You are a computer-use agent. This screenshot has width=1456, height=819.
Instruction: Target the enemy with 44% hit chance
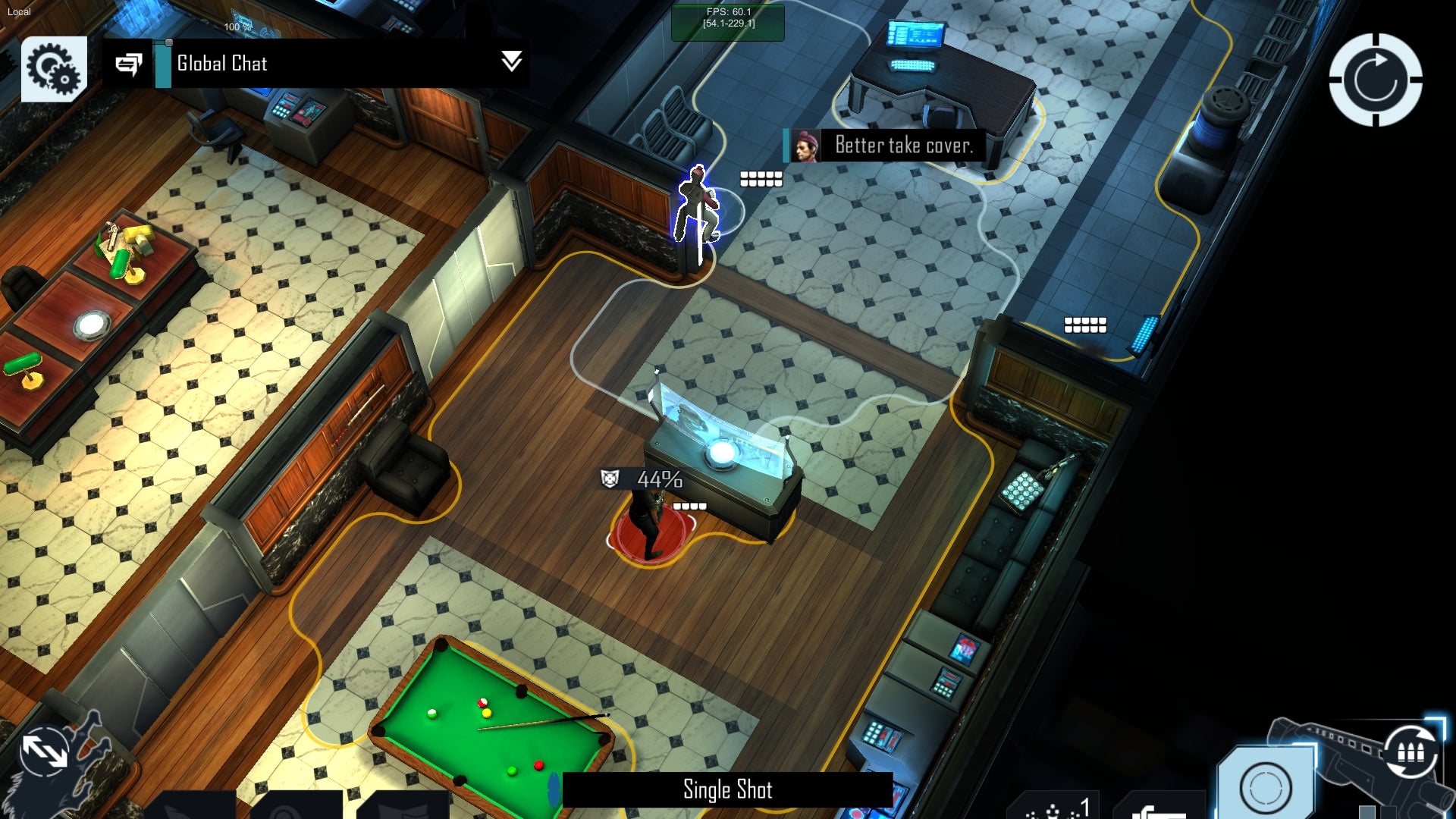point(649,527)
